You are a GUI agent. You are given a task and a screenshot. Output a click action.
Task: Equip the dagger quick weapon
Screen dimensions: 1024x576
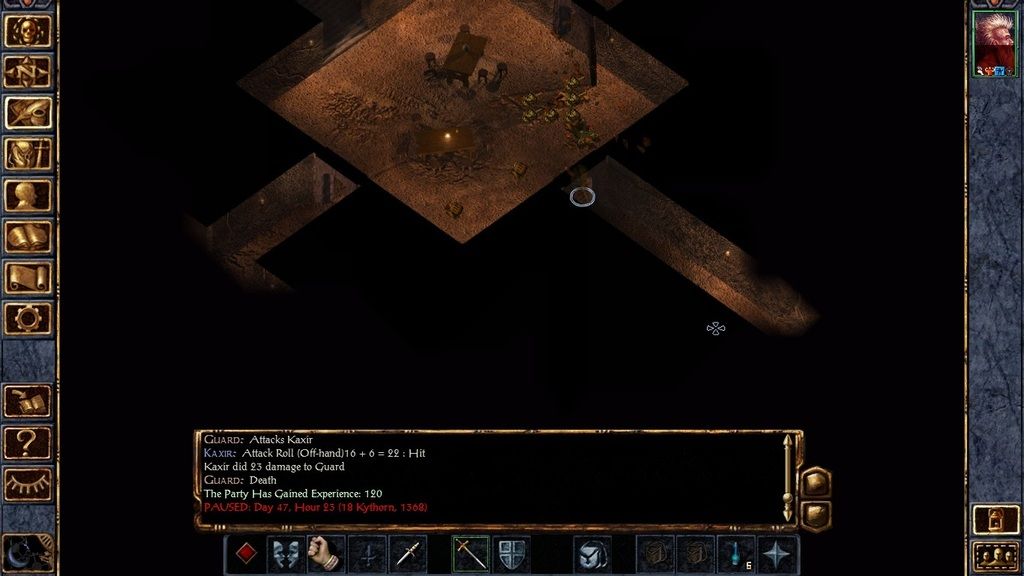coord(407,554)
